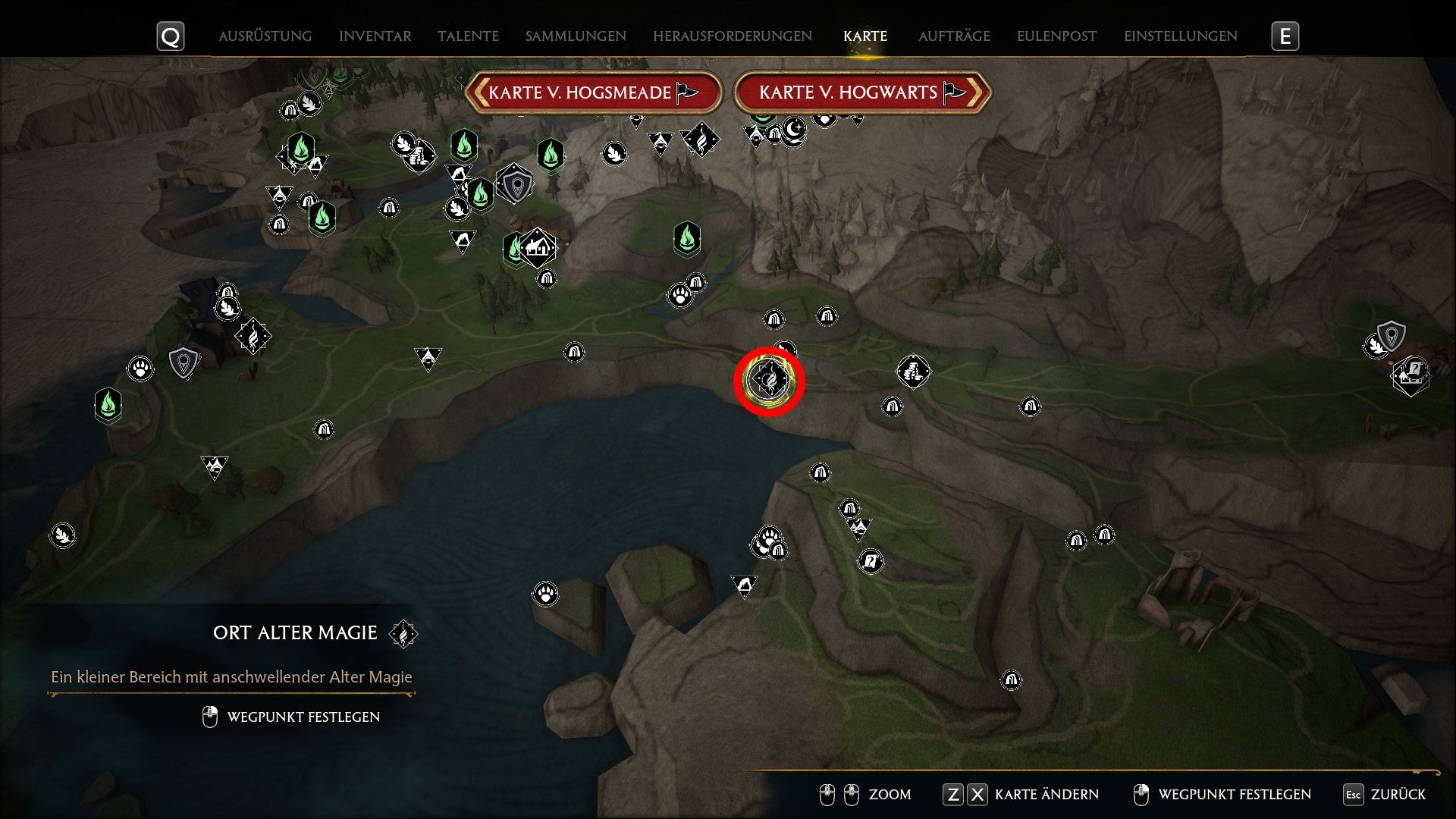Click a beast den paw print icon

coord(681,296)
